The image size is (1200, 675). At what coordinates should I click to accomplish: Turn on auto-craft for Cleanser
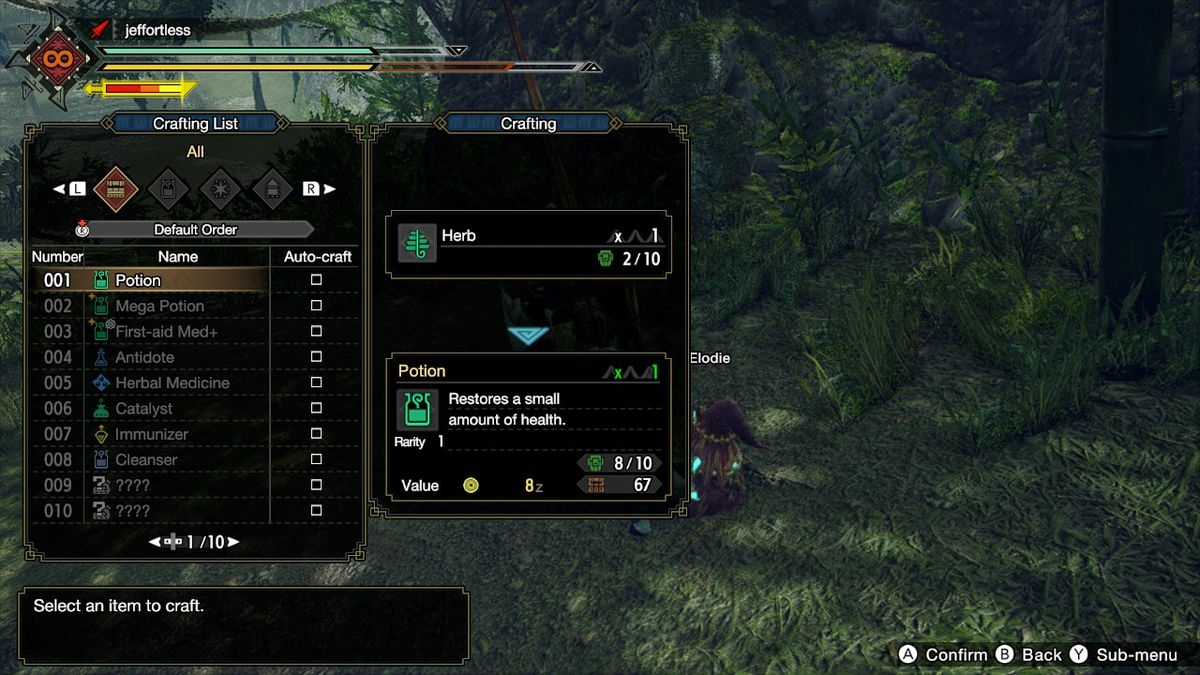[x=316, y=460]
